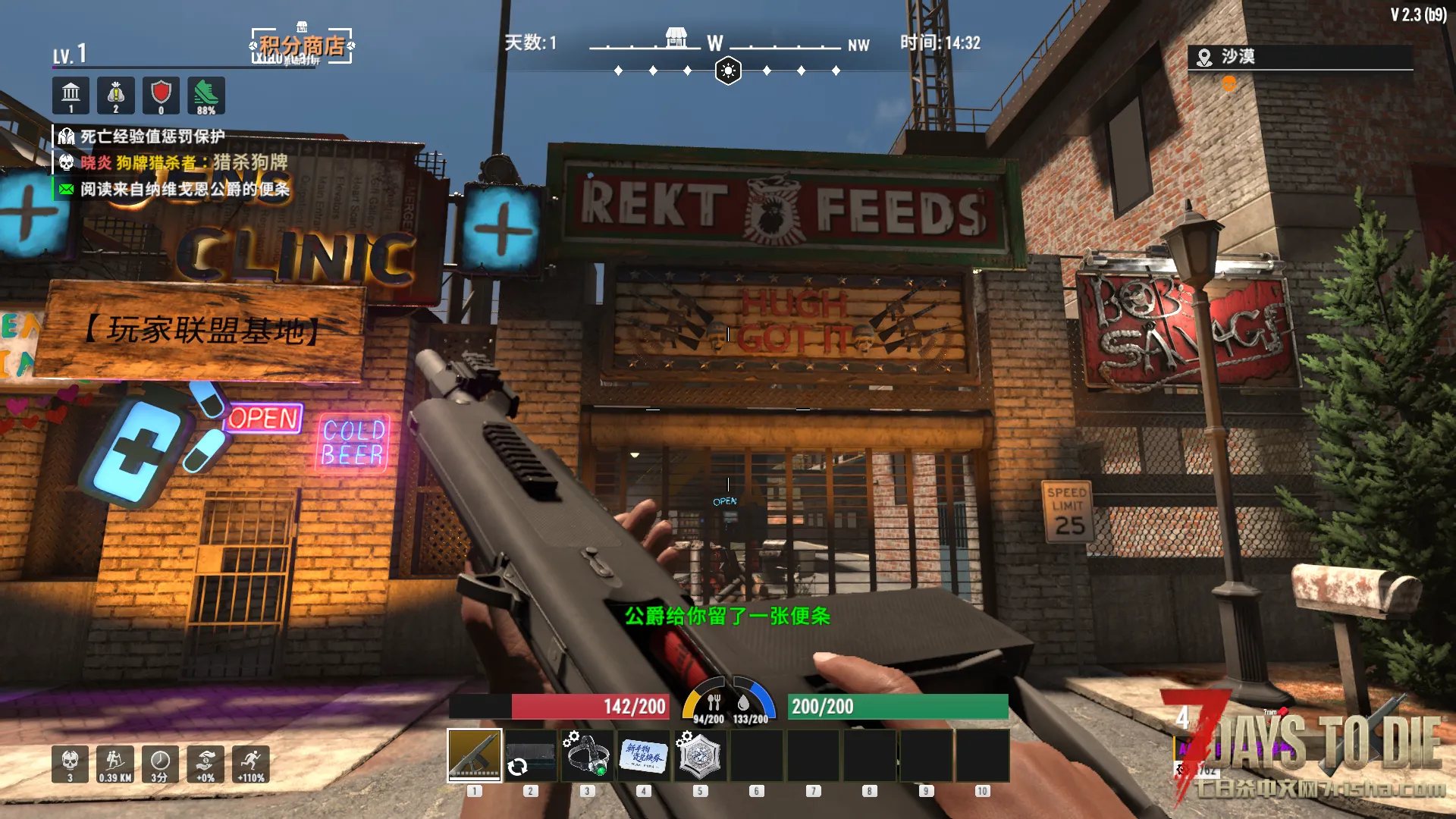Screen dimensions: 1456x819
Task: Click the skull kill-count icon
Action: pyautogui.click(x=70, y=763)
